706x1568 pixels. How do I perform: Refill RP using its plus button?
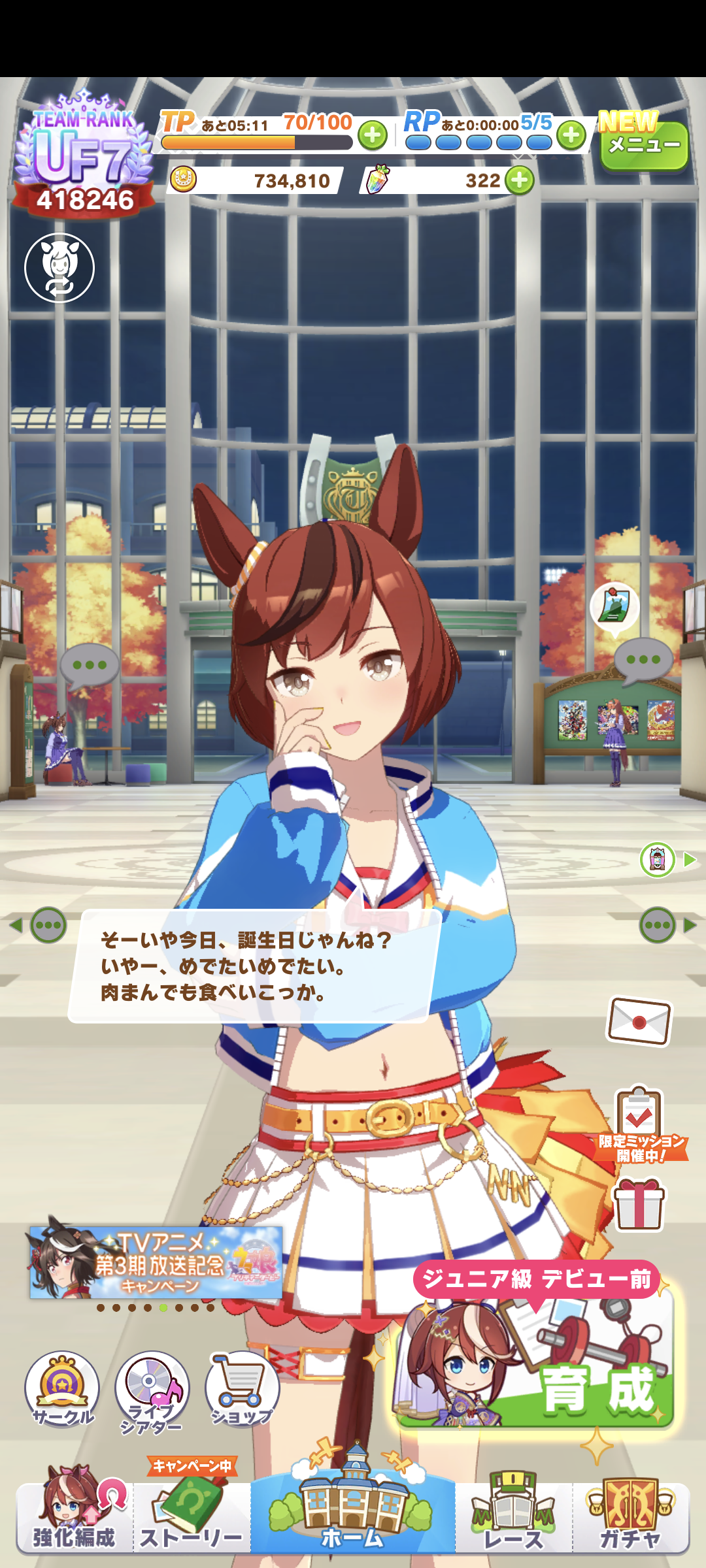click(x=571, y=135)
